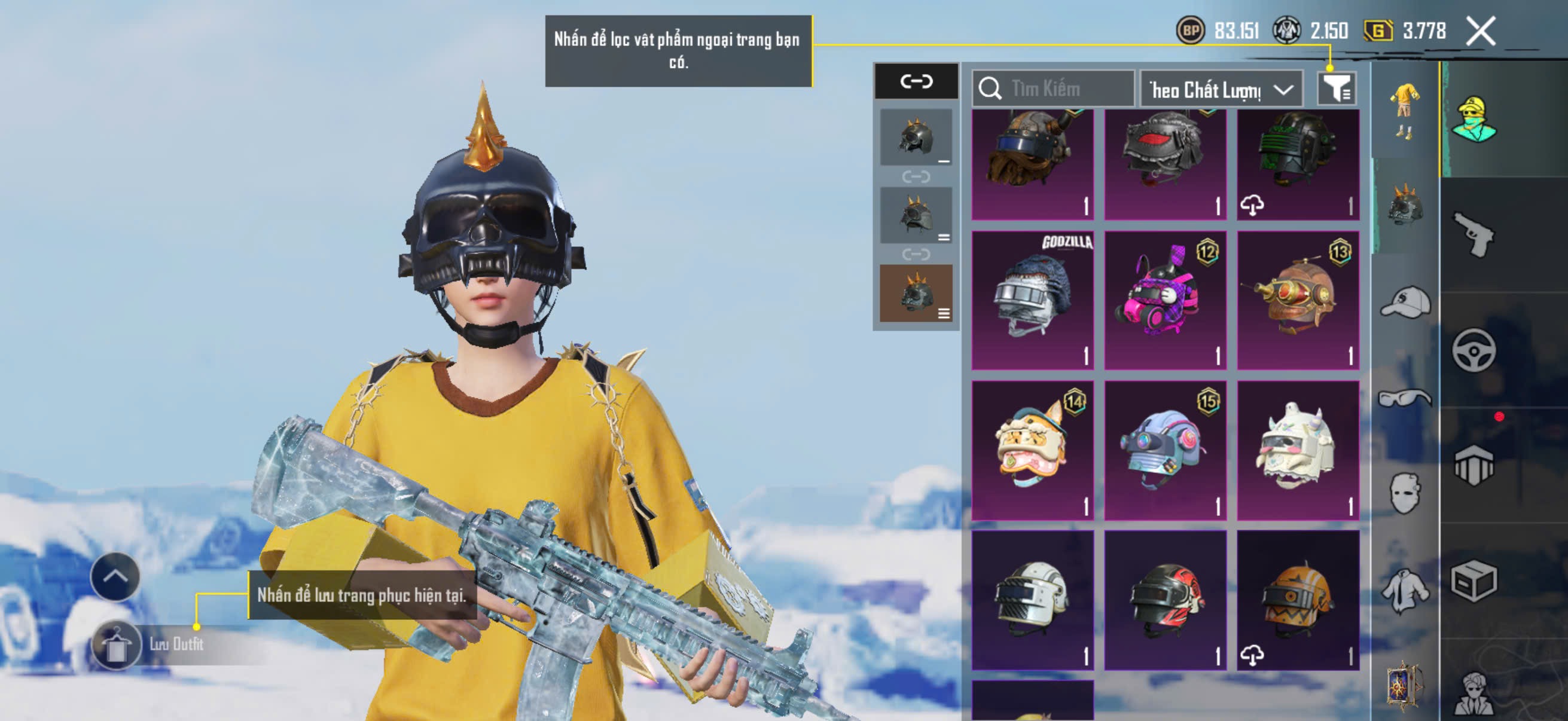This screenshot has height=721, width=1568.
Task: Select the Godzilla helmet skin
Action: [x=1032, y=300]
